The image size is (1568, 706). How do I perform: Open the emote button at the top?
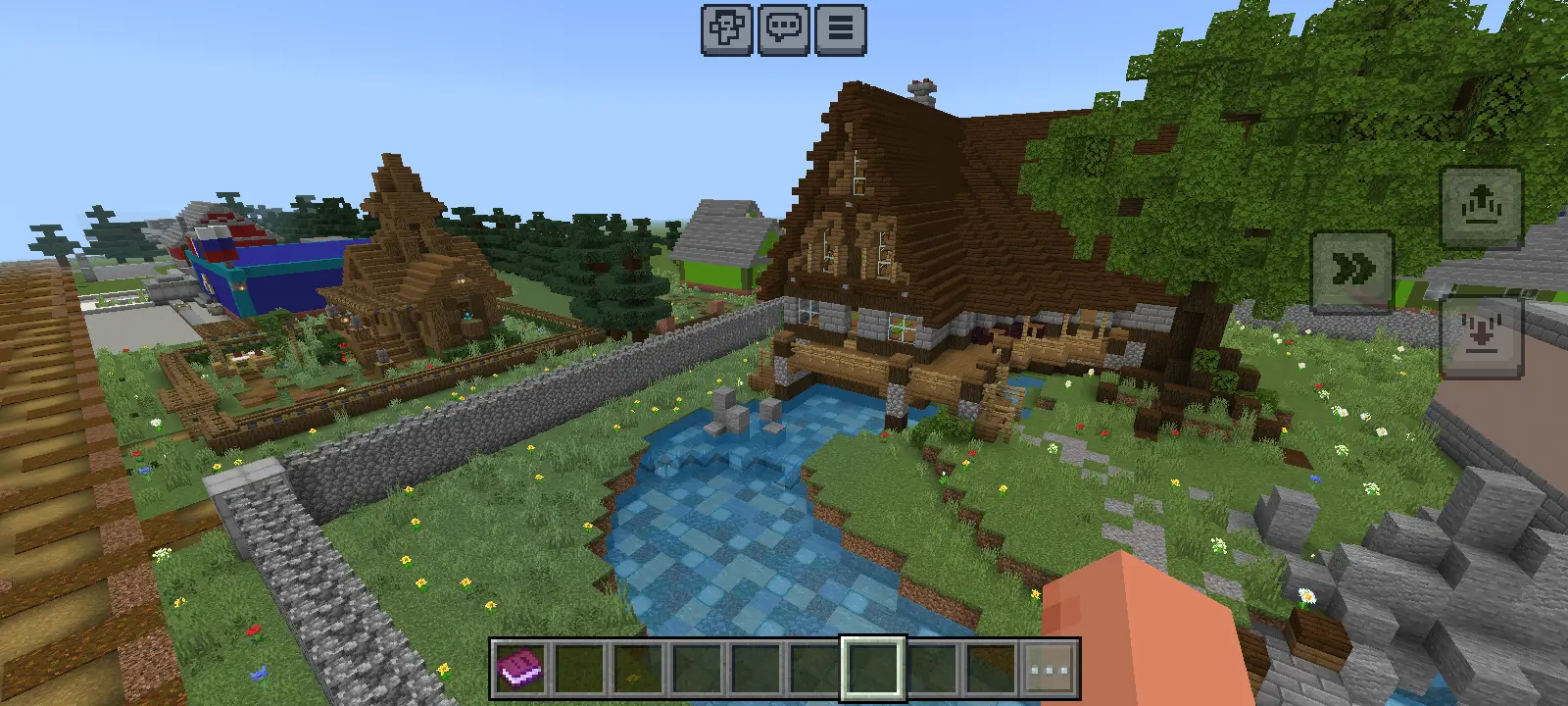727,29
